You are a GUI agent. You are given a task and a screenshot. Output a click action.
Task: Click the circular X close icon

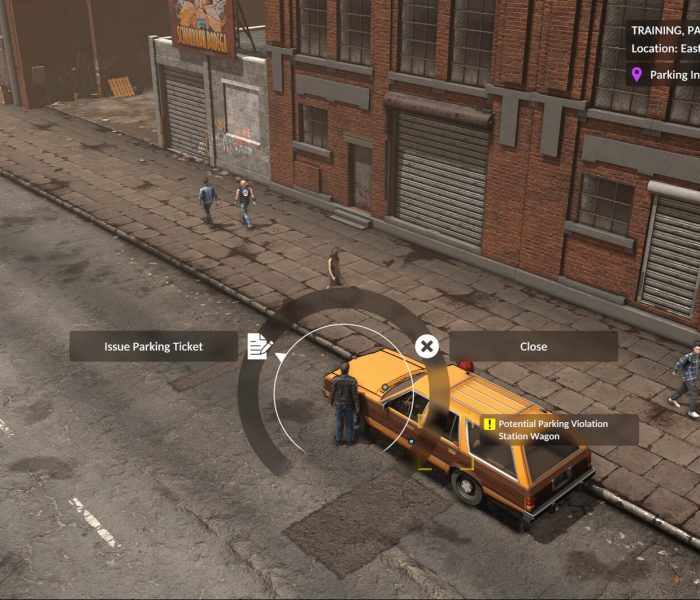pos(427,347)
